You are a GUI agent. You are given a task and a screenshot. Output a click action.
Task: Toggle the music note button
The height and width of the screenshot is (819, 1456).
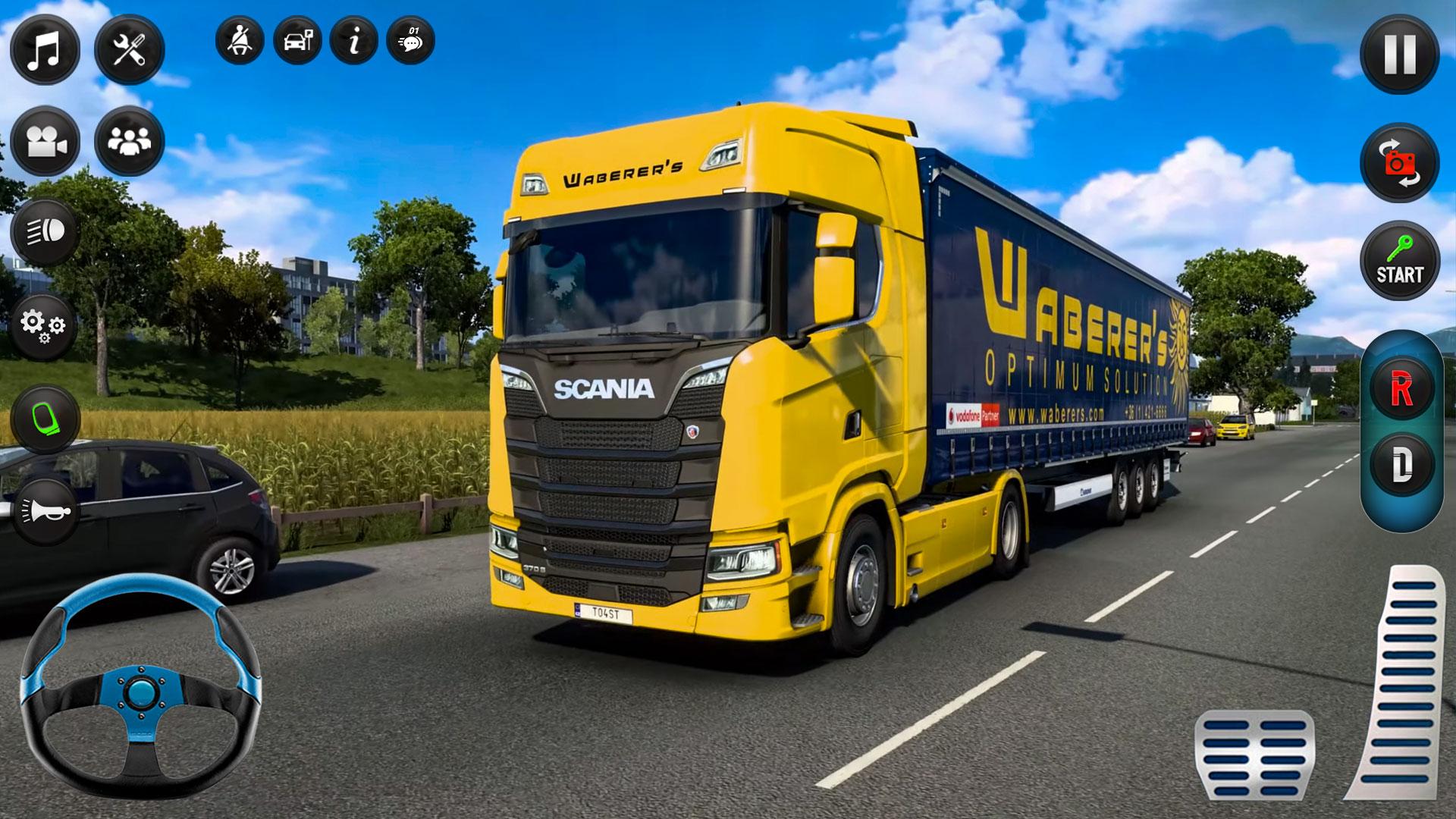click(45, 50)
